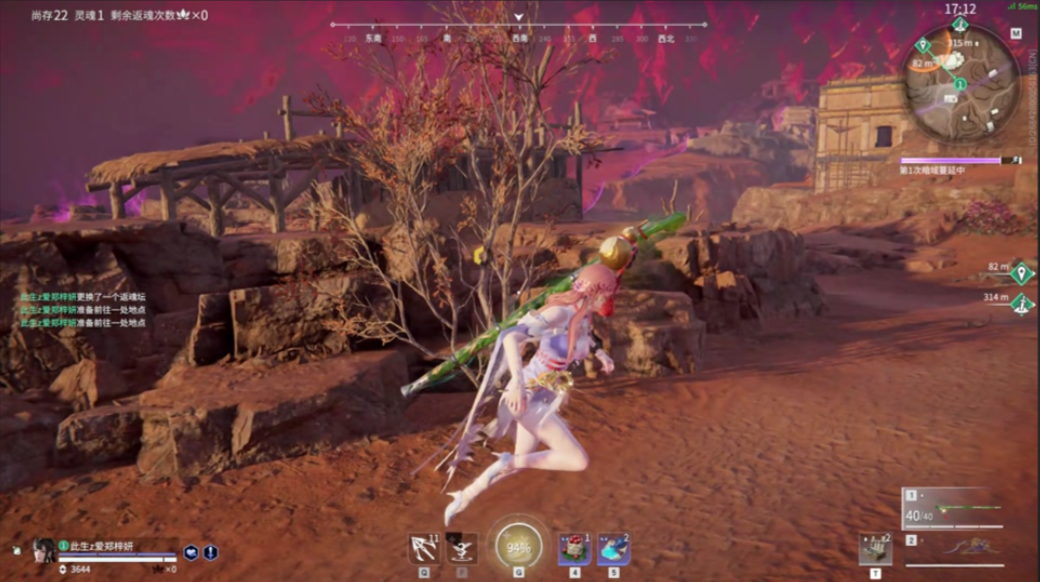Use the blue armor powder in slot 5
This screenshot has width=1040, height=582.
[x=613, y=548]
